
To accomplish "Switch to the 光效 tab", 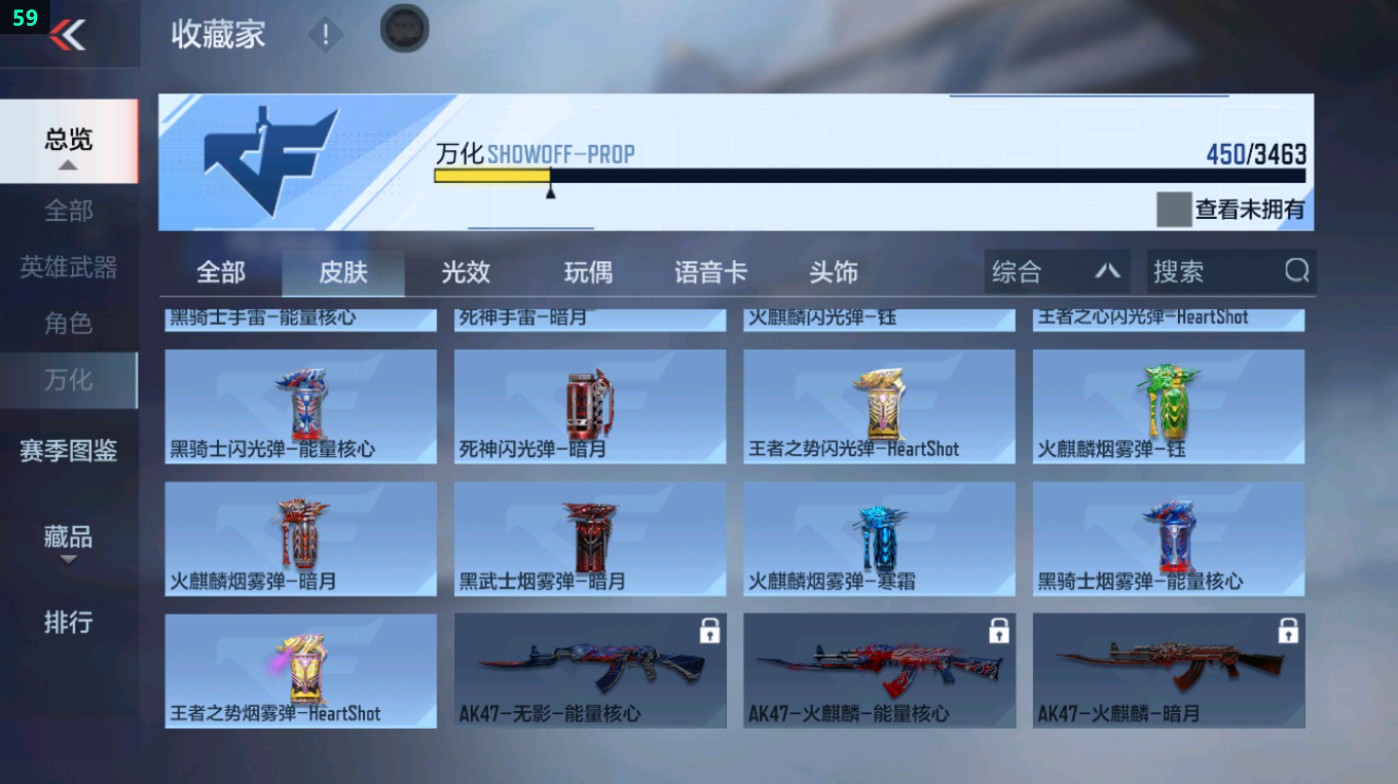I will (x=464, y=271).
